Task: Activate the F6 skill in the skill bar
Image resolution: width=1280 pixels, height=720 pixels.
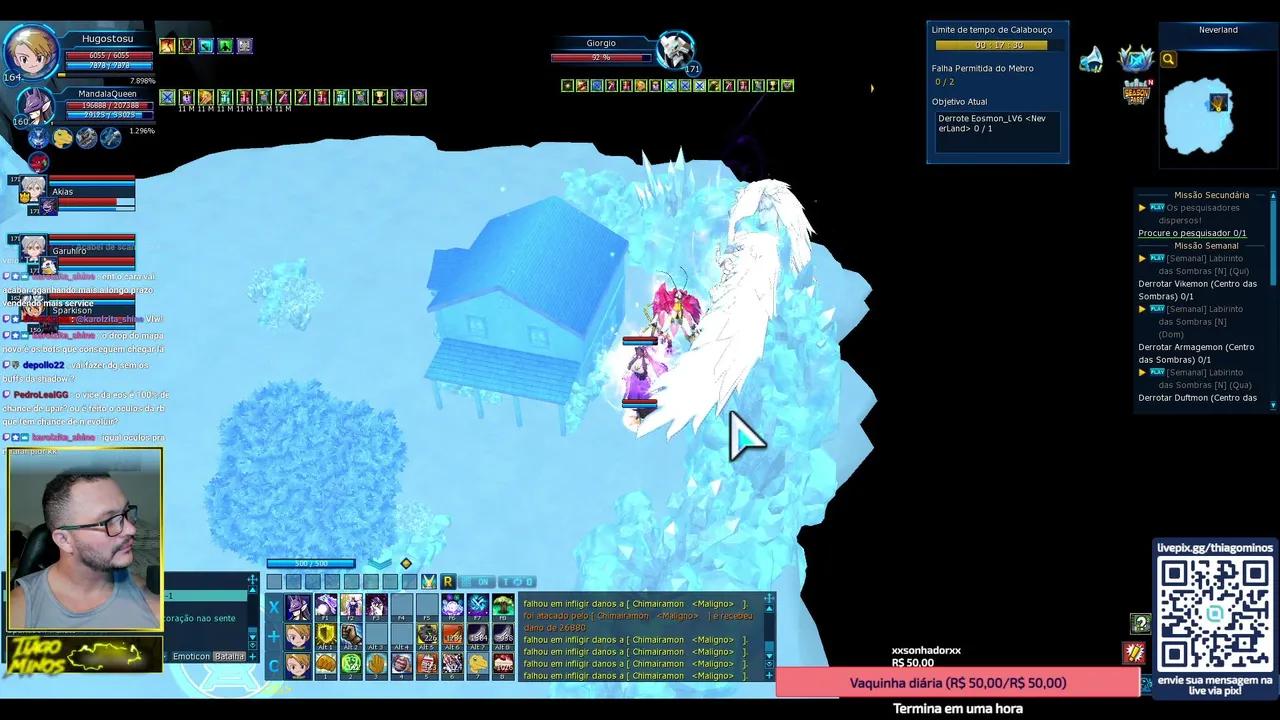Action: pyautogui.click(x=451, y=605)
